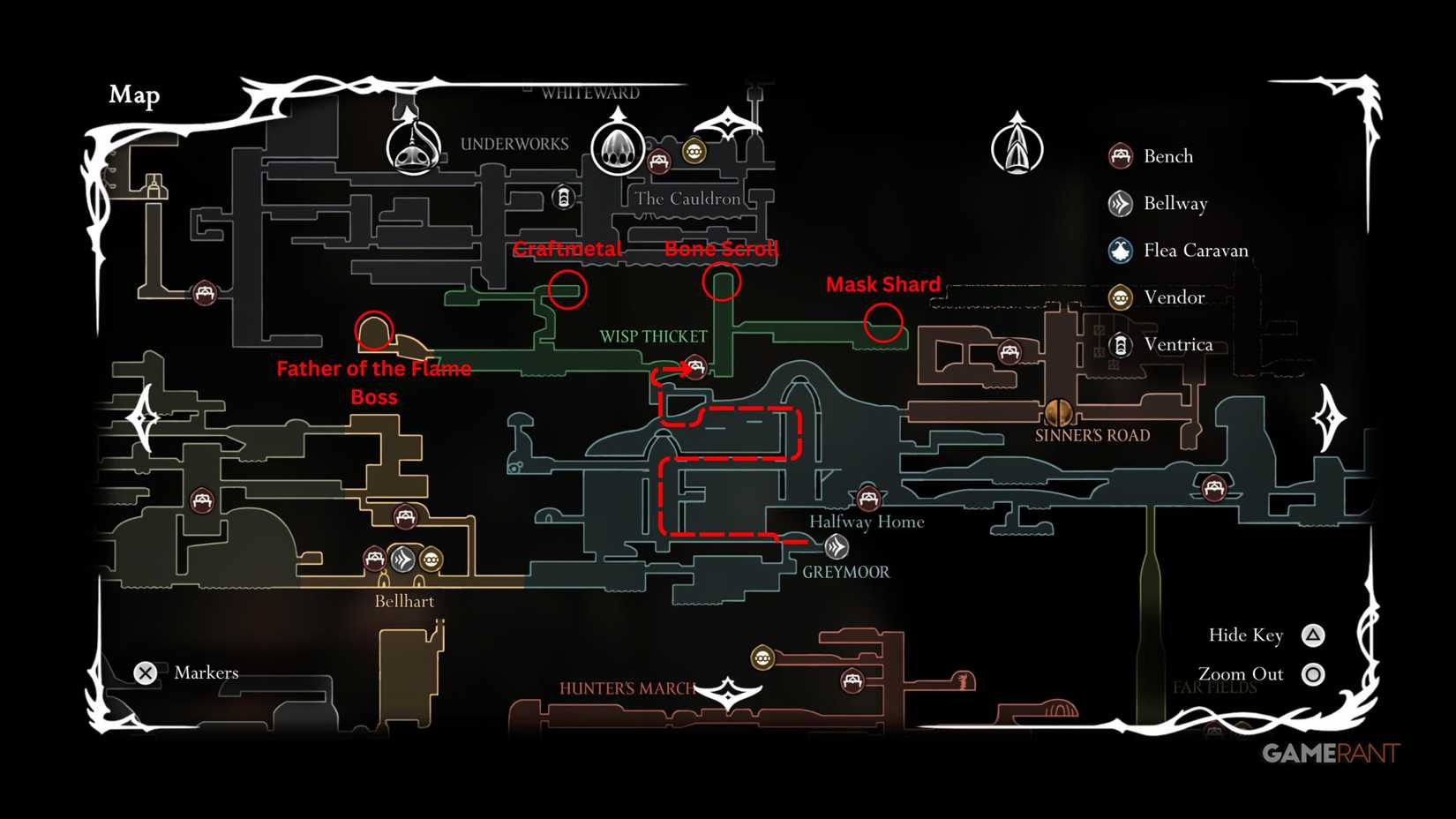Image resolution: width=1456 pixels, height=819 pixels.
Task: Toggle the Hide Key triangle button
Action: 1314,635
